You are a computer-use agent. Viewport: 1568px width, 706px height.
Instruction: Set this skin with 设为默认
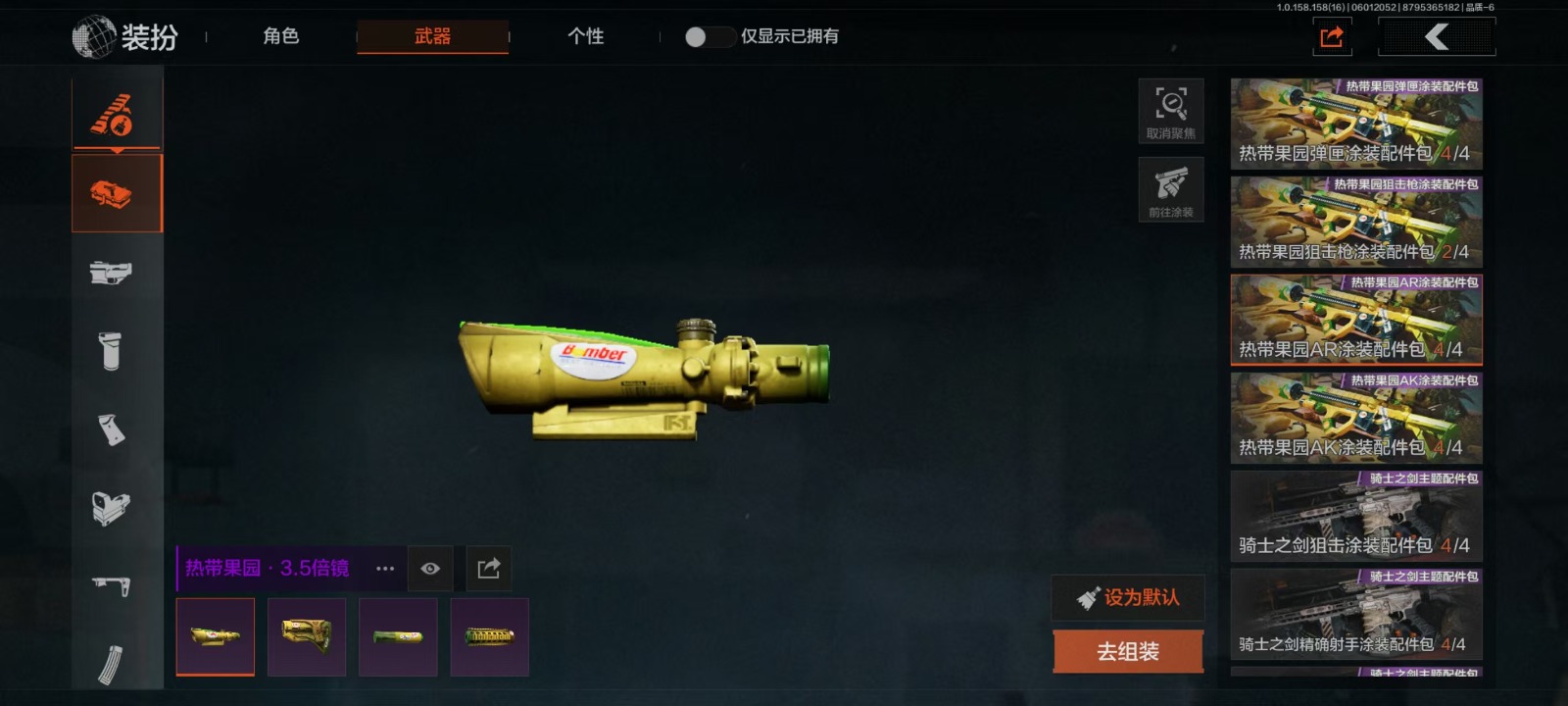tap(1128, 597)
